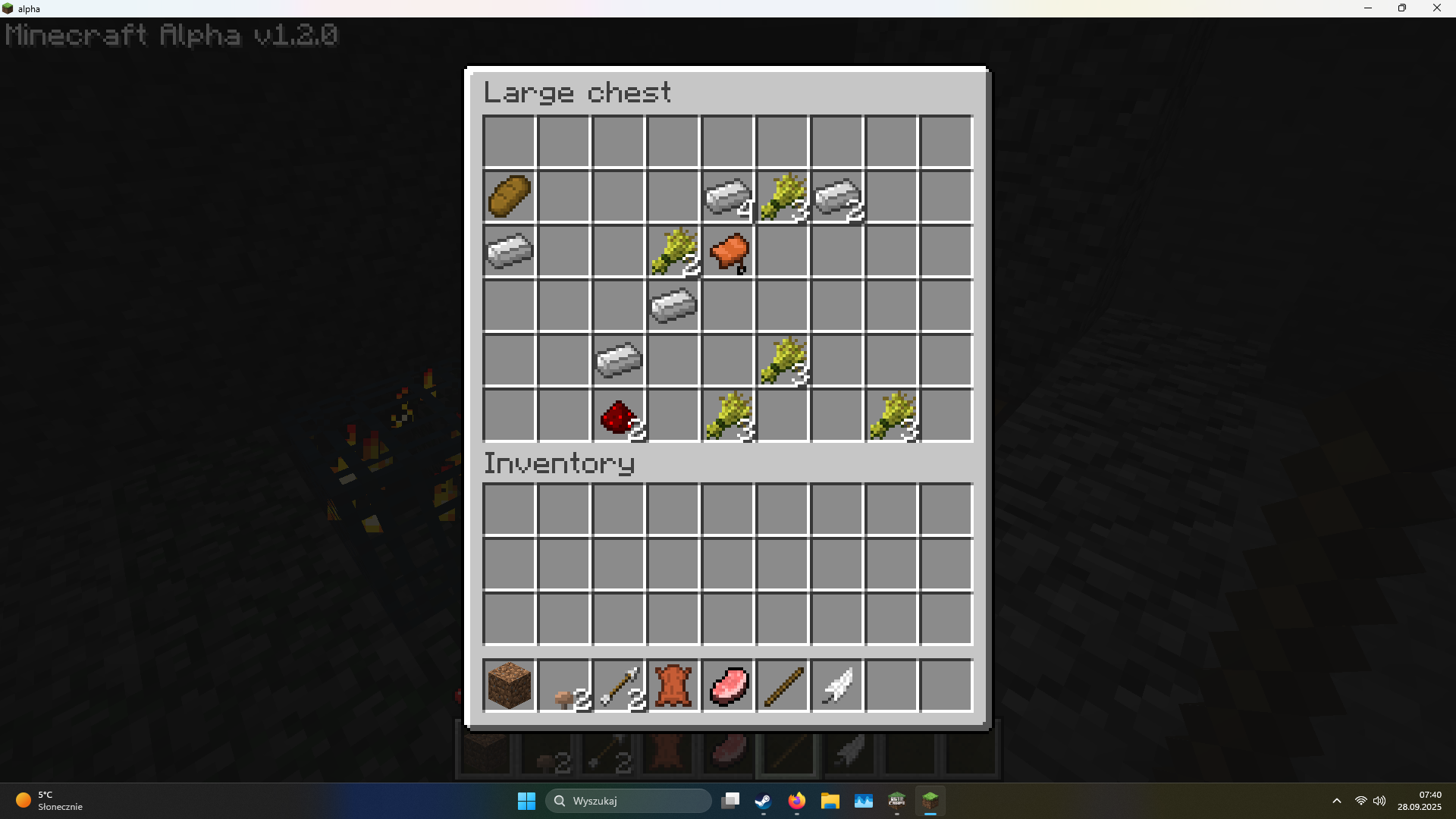Pick up the feather item
The width and height of the screenshot is (1456, 819).
coord(837,686)
